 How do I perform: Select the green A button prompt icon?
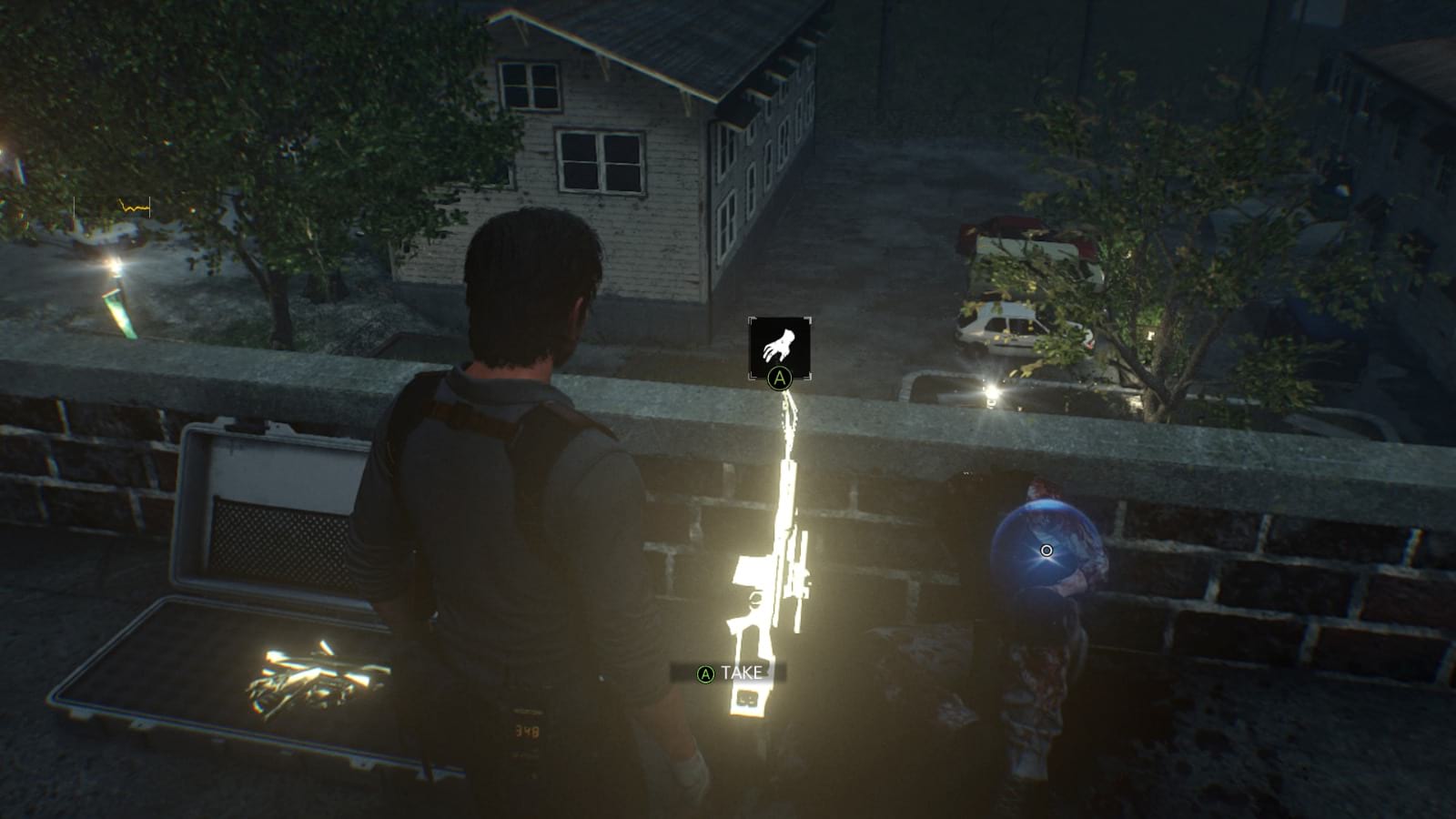pos(778,379)
